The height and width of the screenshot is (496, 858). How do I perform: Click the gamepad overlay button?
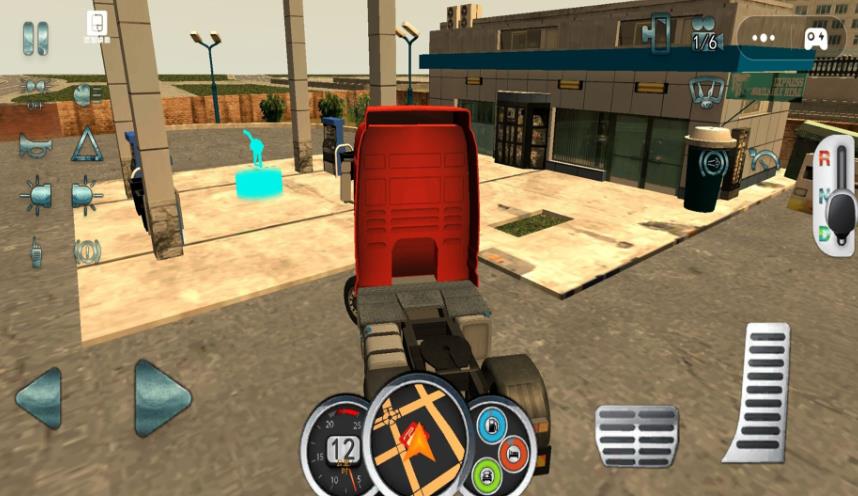pyautogui.click(x=815, y=38)
